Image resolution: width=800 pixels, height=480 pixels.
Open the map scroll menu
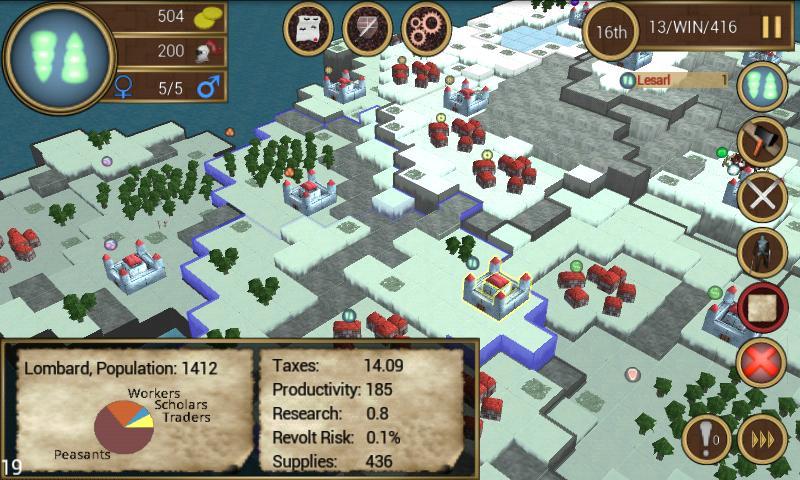click(x=310, y=29)
